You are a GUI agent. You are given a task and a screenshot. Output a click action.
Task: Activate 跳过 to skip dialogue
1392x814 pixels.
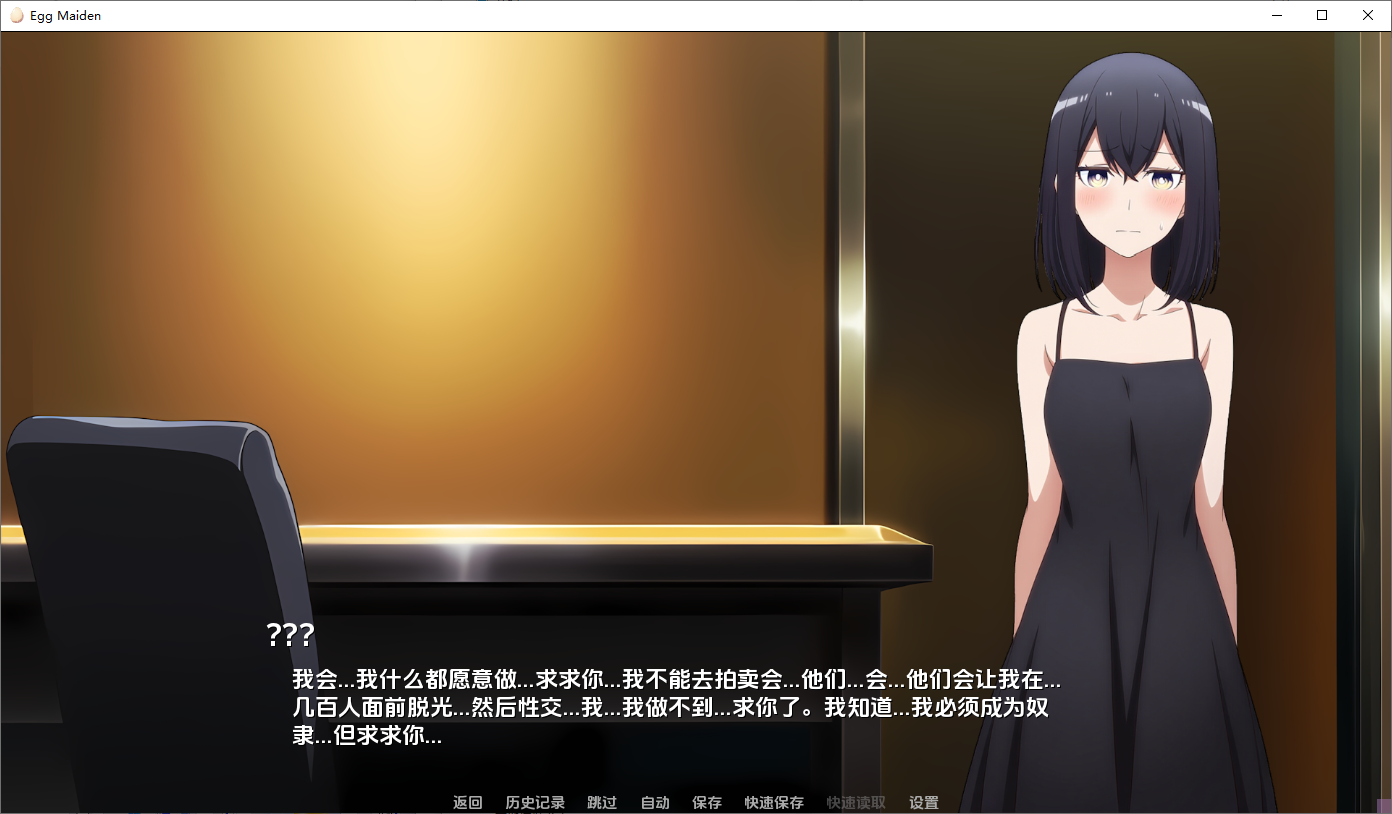coord(602,802)
